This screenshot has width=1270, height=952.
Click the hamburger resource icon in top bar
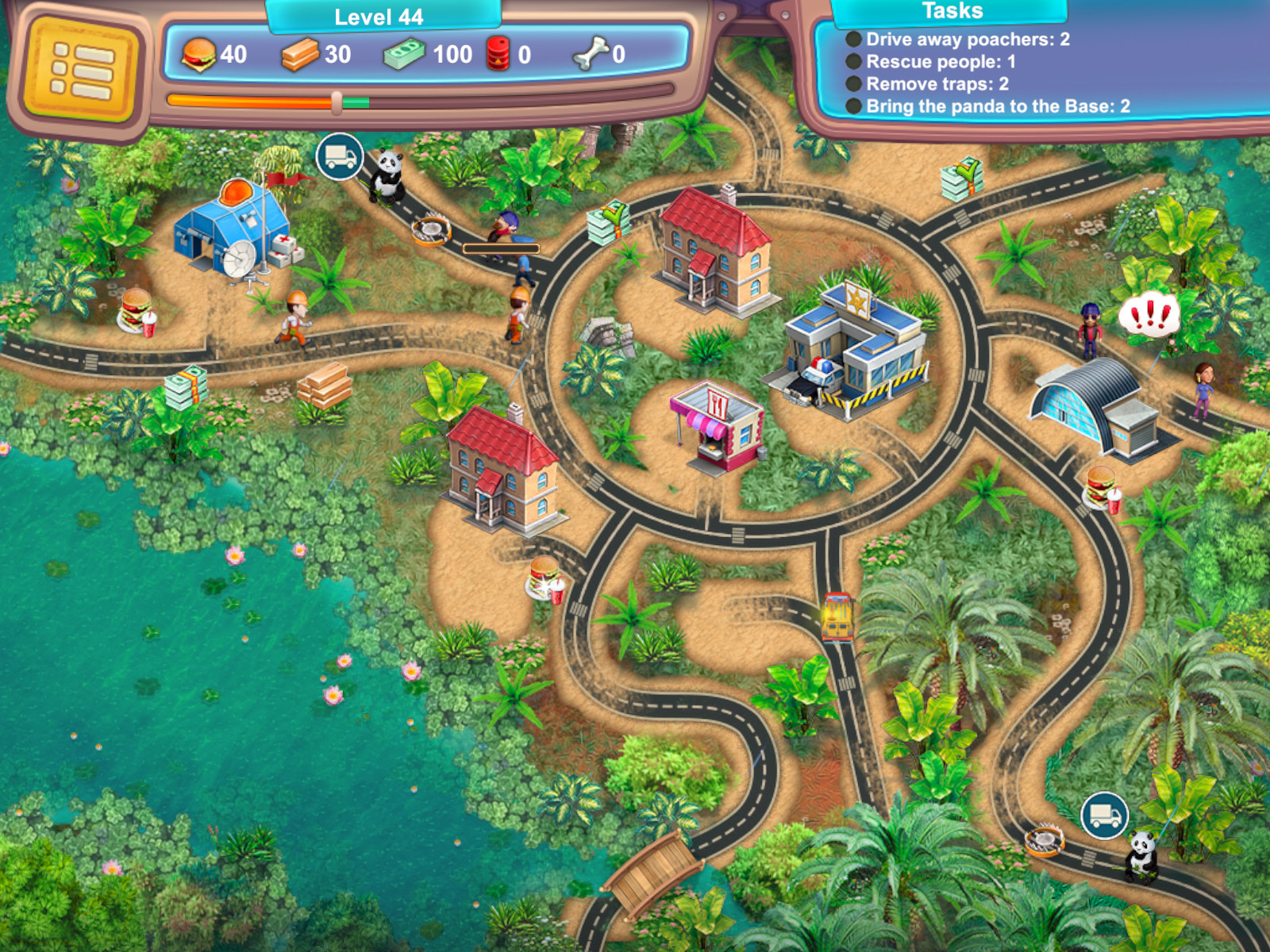point(200,55)
